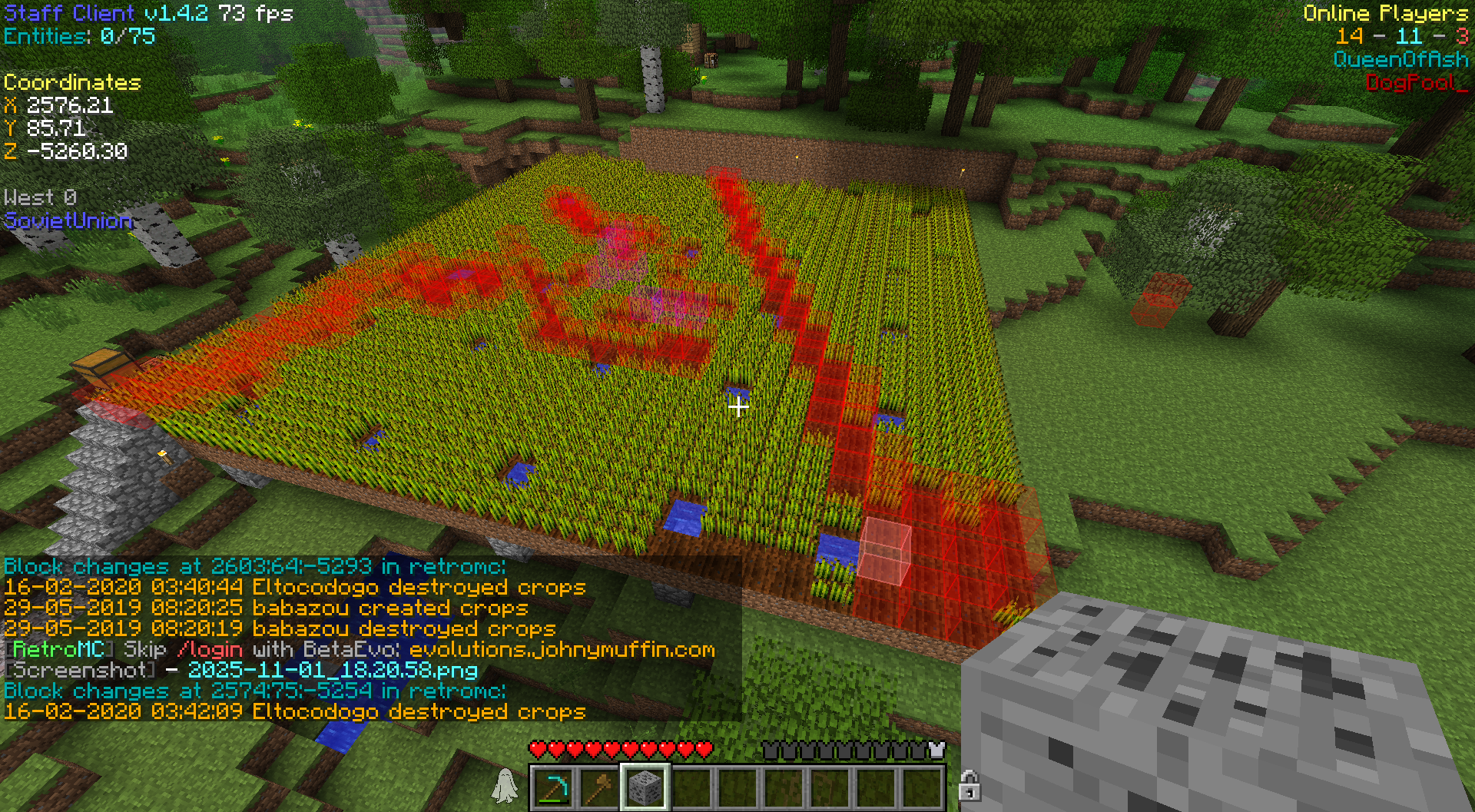The width and height of the screenshot is (1475, 812).
Task: Toggle the padlock icon right of hotbar
Action: pos(969,786)
